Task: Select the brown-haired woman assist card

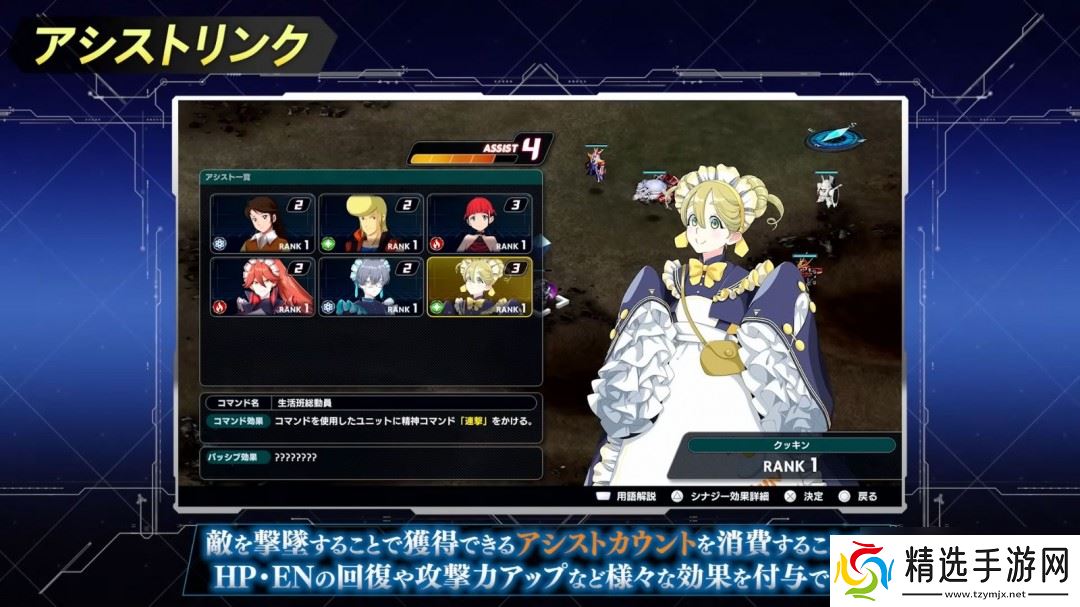Action: point(262,223)
